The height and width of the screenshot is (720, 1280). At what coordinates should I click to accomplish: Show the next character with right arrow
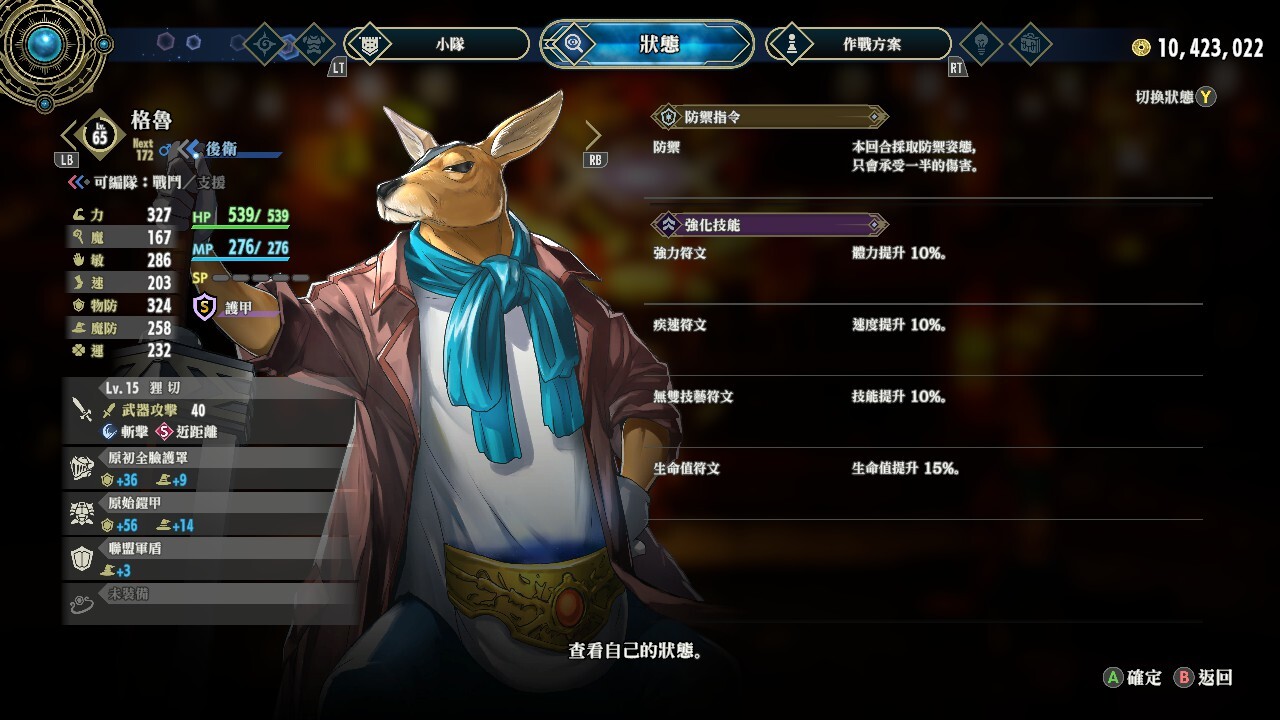coord(593,135)
